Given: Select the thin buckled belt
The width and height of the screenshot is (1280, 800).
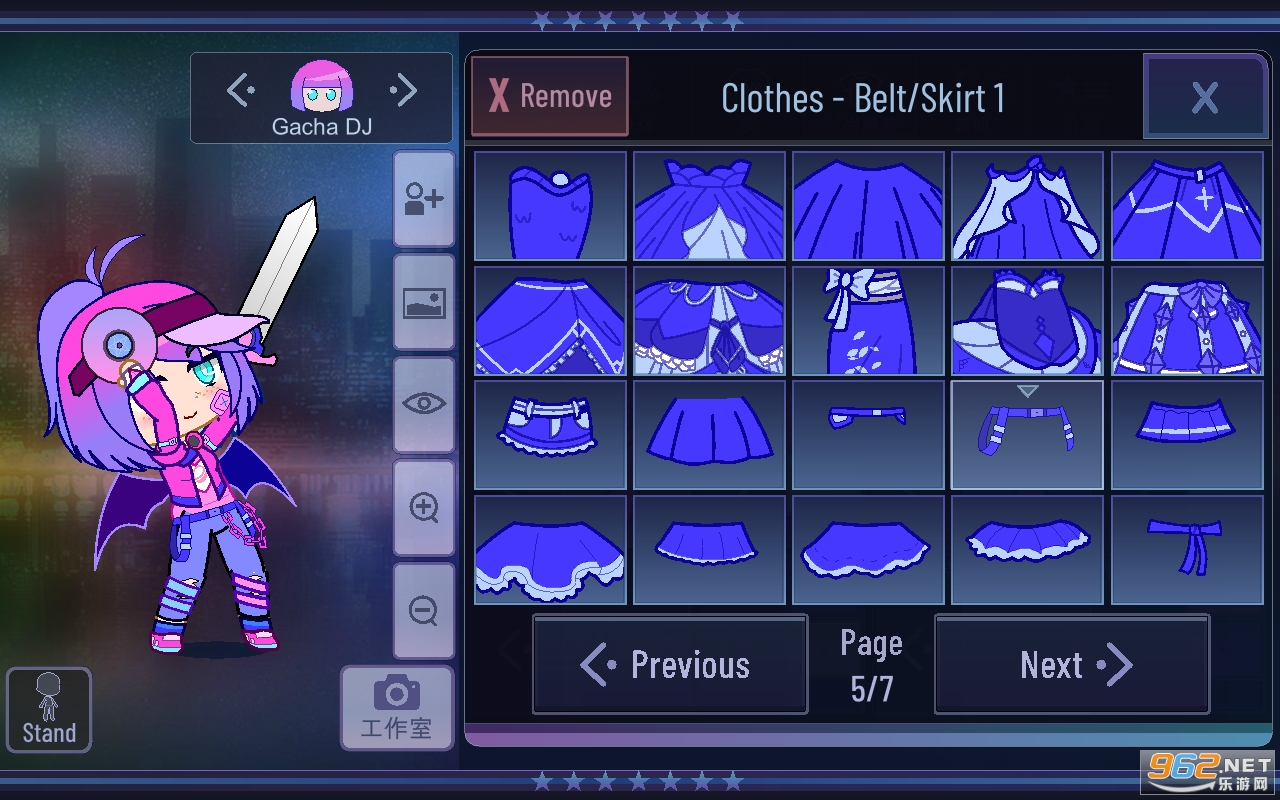Looking at the screenshot, I should (868, 435).
